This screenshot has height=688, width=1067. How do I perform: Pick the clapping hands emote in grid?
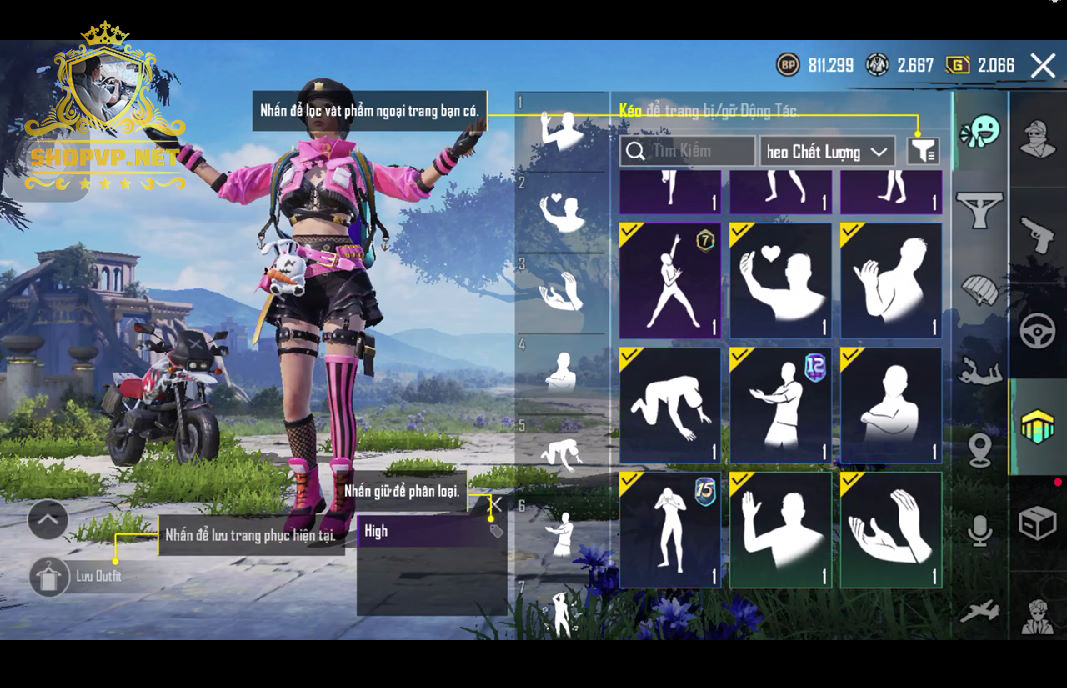click(891, 529)
